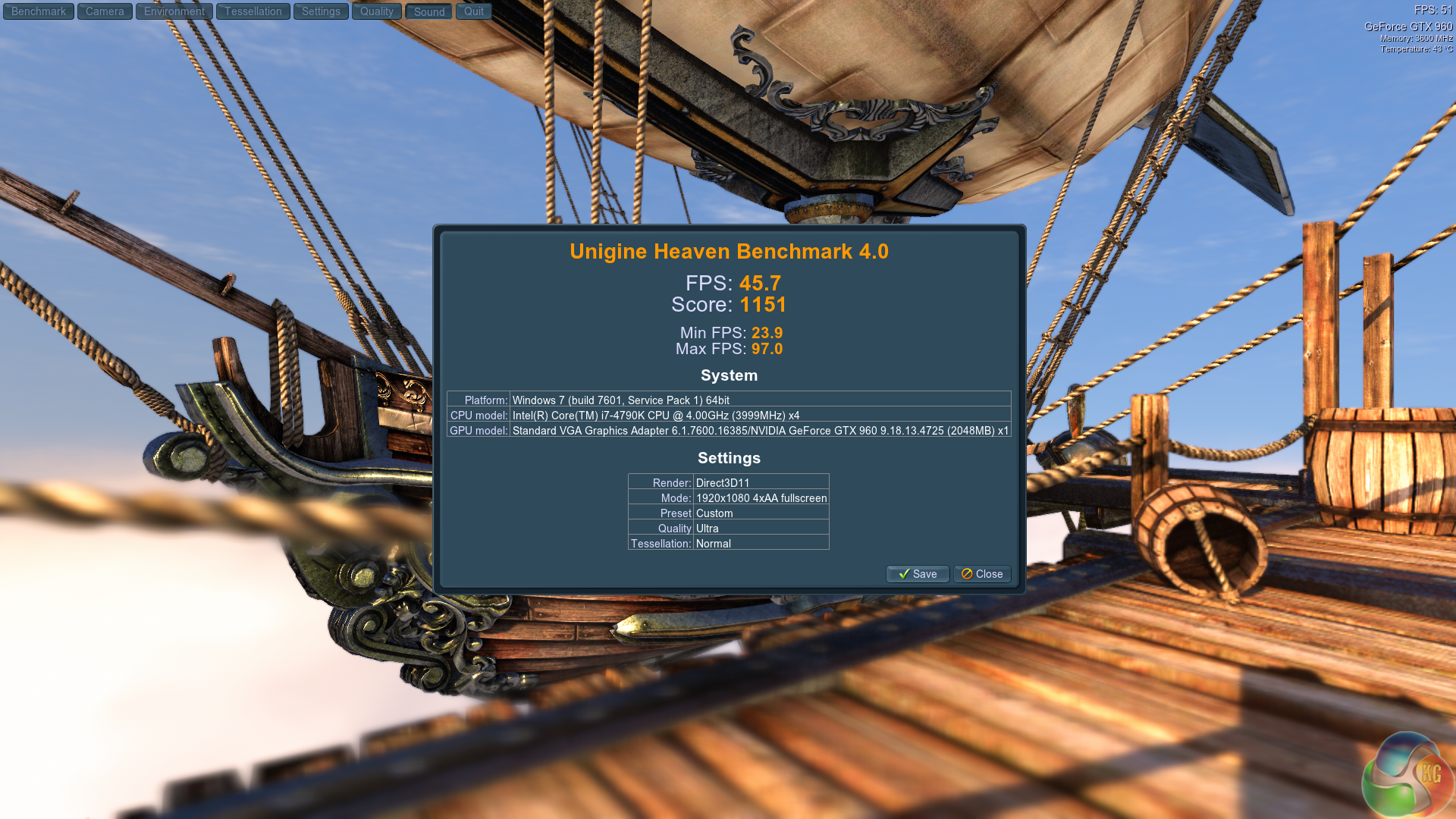The image size is (1456, 819).
Task: Close the benchmark results dialog
Action: point(982,574)
